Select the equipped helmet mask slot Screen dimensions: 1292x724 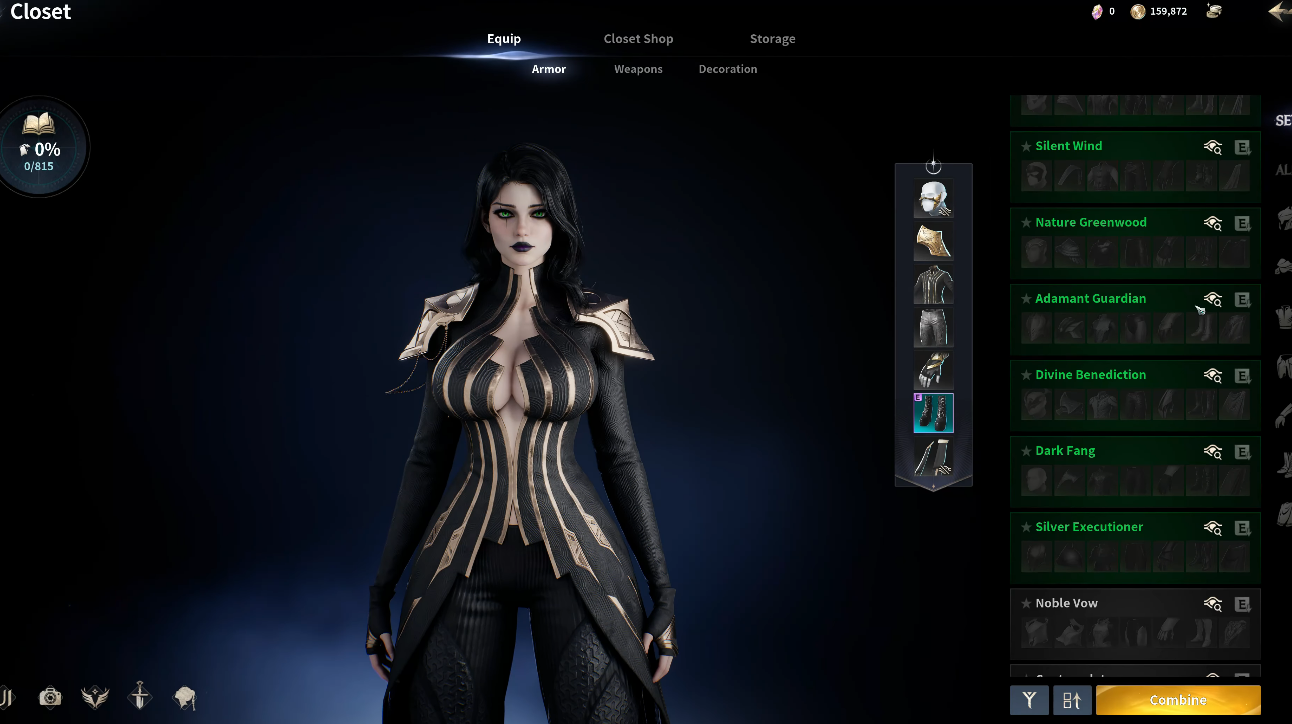pos(933,199)
